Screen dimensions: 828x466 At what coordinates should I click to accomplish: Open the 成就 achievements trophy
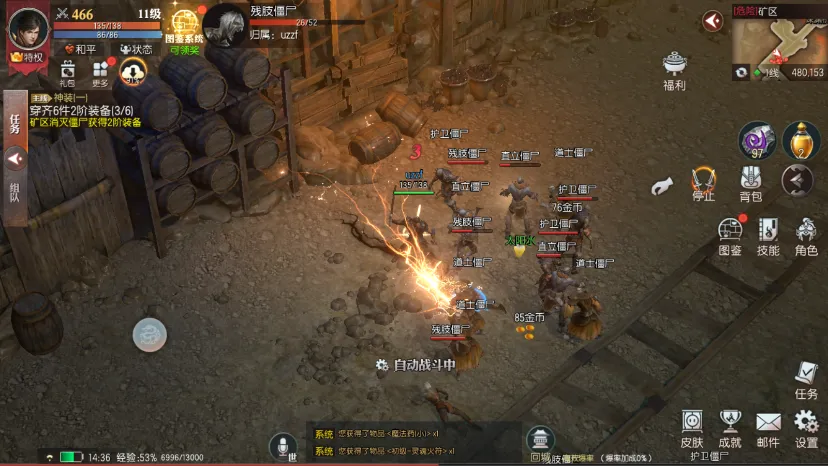(730, 427)
